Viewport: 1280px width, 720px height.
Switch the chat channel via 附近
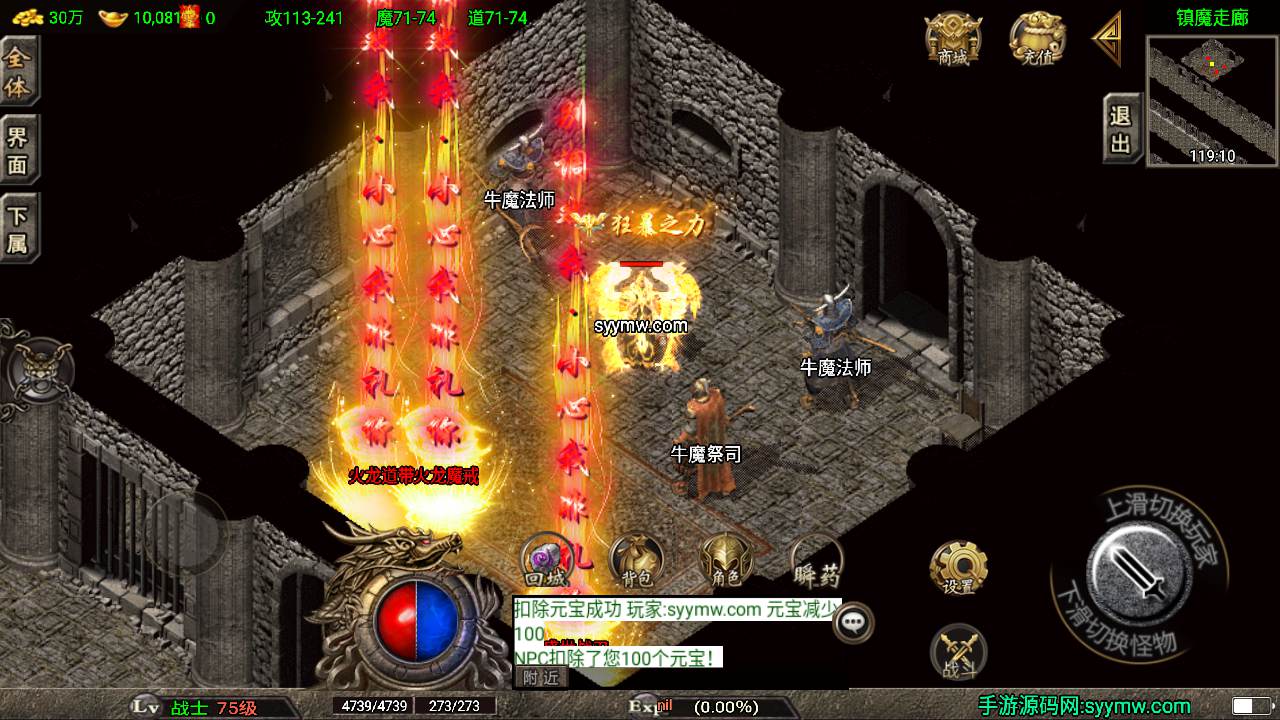tap(541, 678)
